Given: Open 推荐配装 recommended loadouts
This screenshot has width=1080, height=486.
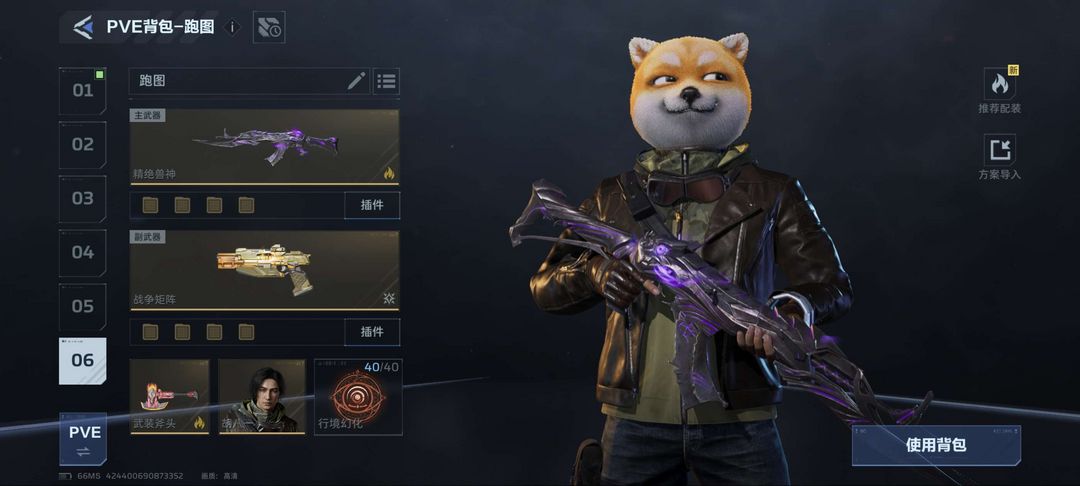Looking at the screenshot, I should click(999, 90).
